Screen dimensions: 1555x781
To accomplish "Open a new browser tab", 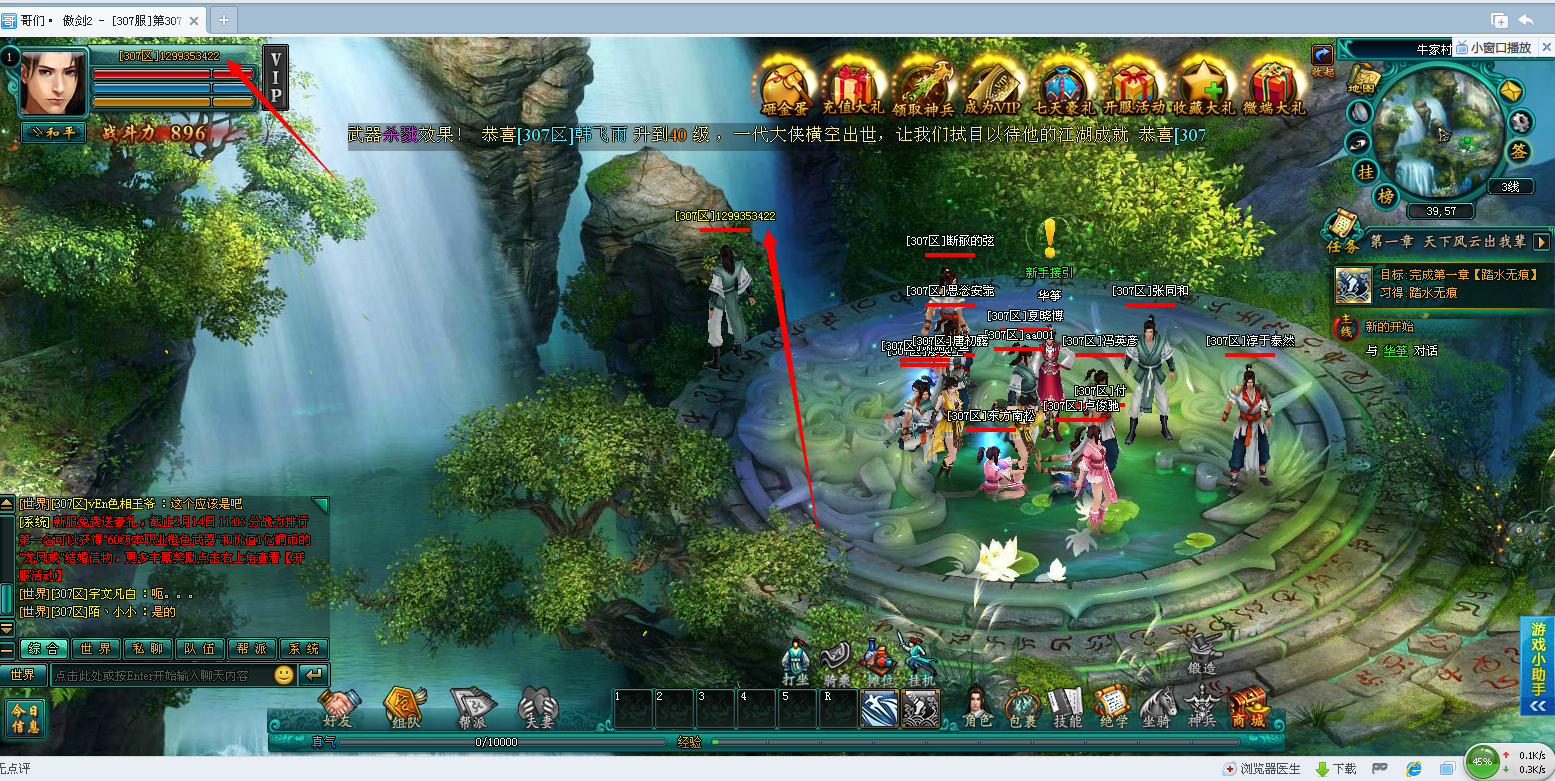I will tap(223, 18).
